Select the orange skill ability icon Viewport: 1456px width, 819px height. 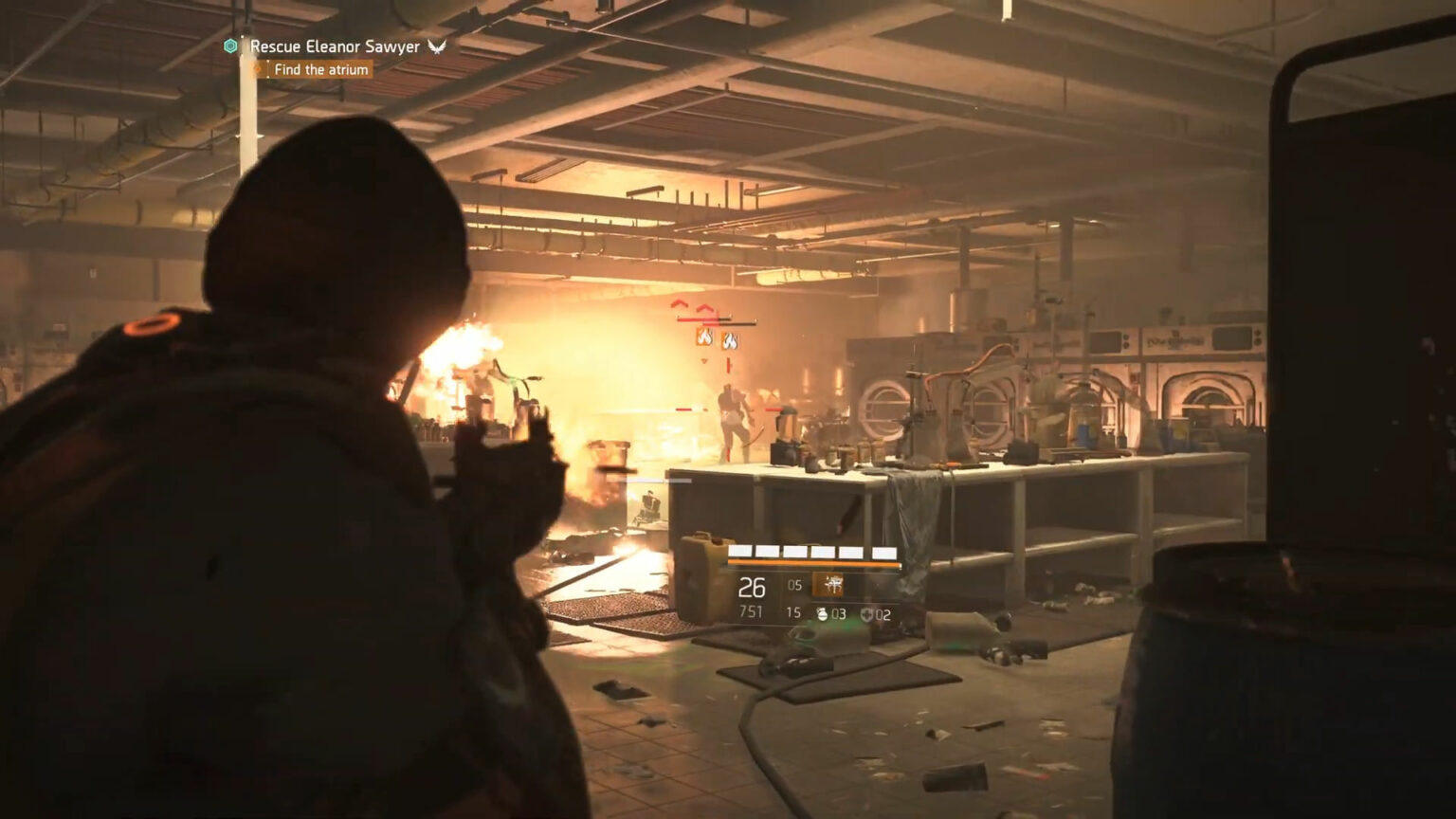tap(828, 585)
